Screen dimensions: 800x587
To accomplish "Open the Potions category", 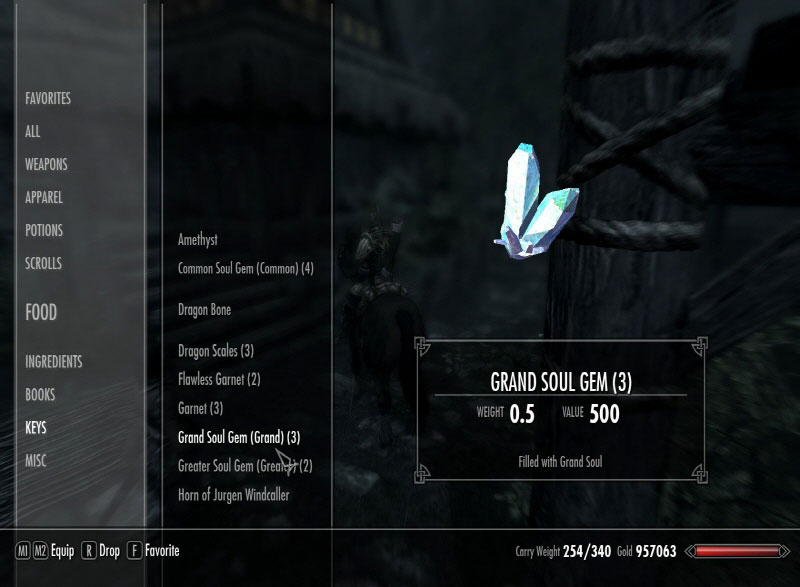I will click(x=44, y=230).
